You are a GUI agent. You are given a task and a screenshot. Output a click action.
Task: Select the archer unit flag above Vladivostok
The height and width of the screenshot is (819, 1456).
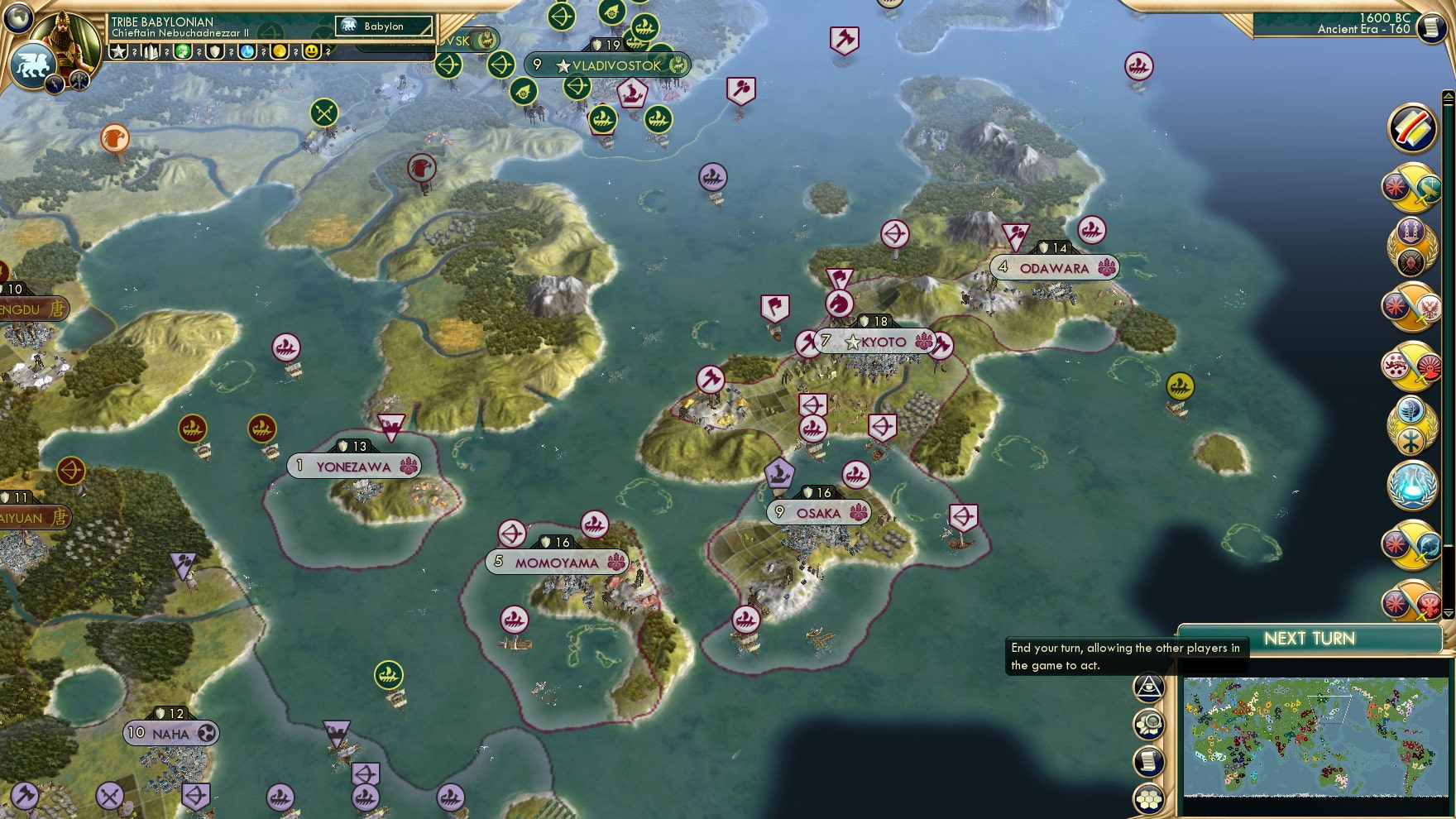pyautogui.click(x=562, y=16)
